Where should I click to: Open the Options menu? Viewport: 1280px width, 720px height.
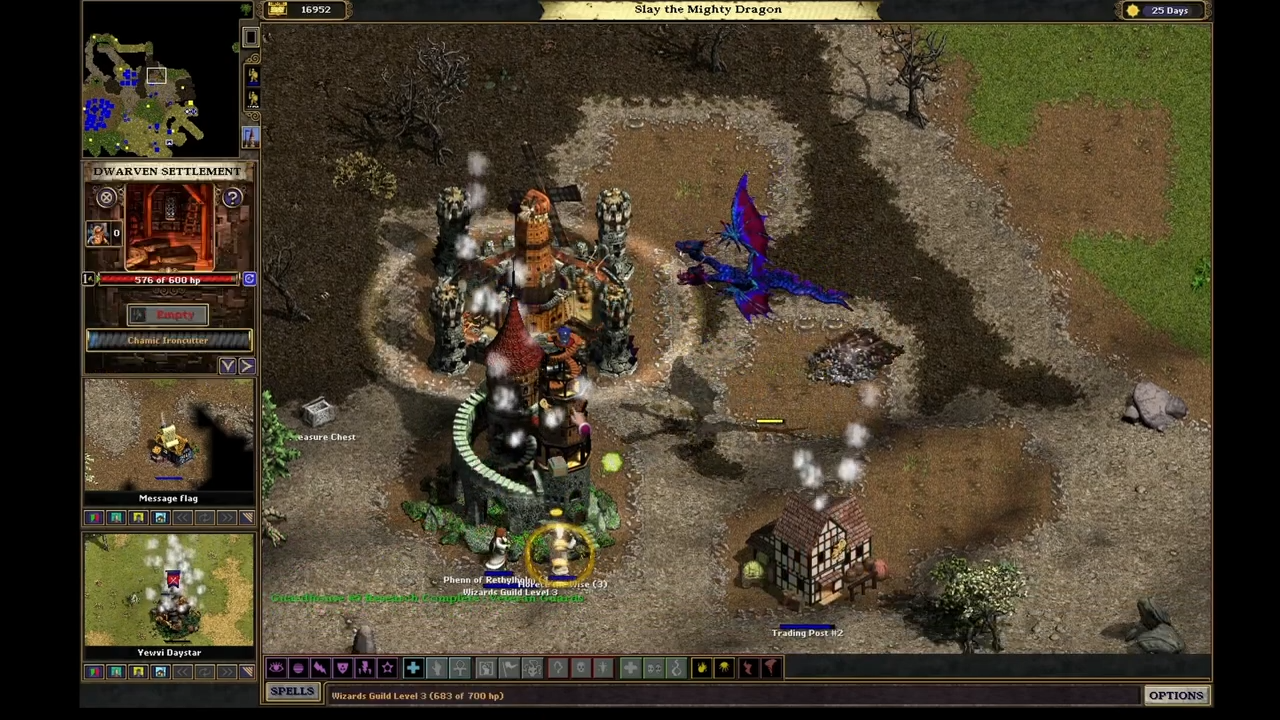1176,695
